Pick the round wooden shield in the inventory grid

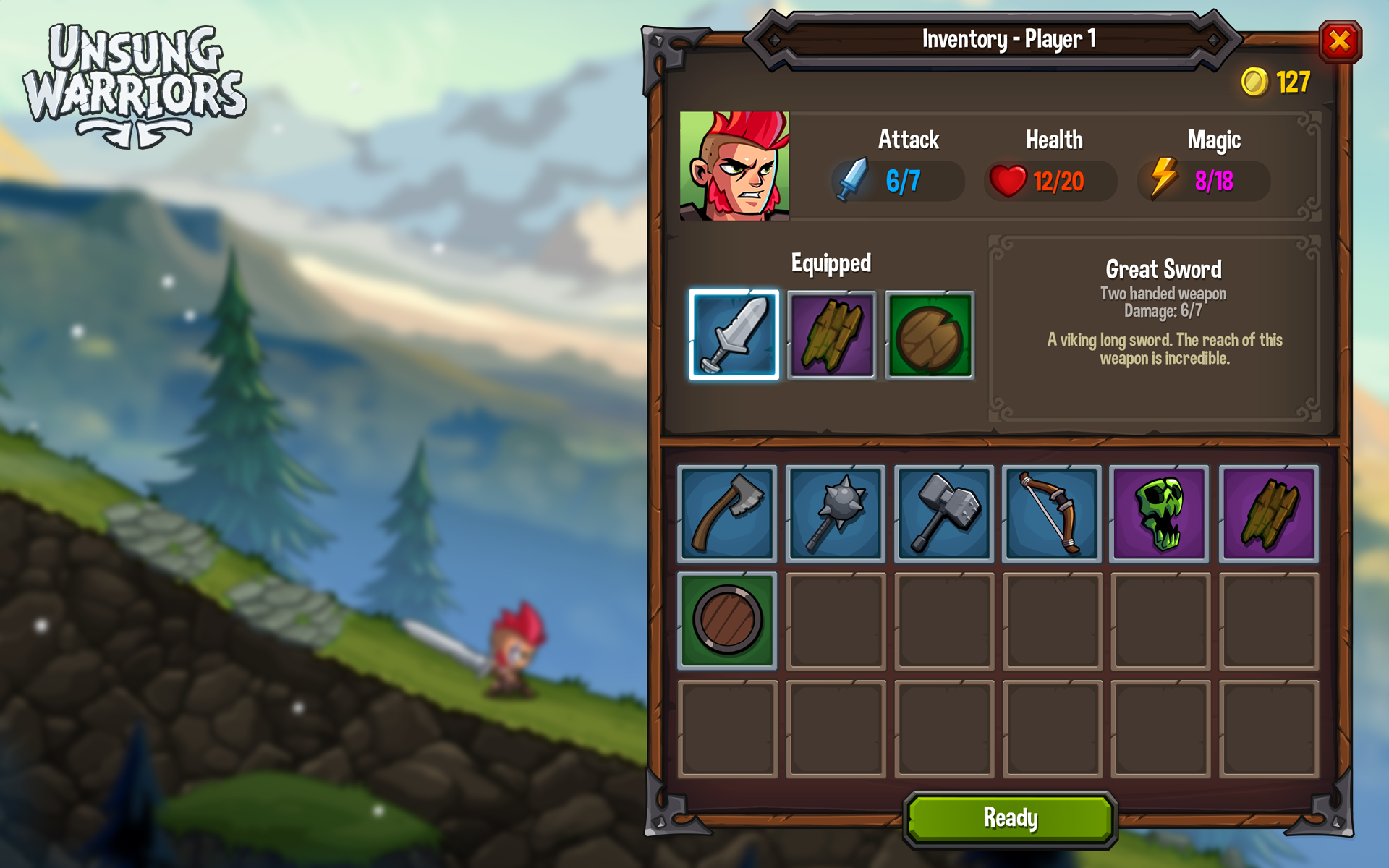pyautogui.click(x=727, y=621)
